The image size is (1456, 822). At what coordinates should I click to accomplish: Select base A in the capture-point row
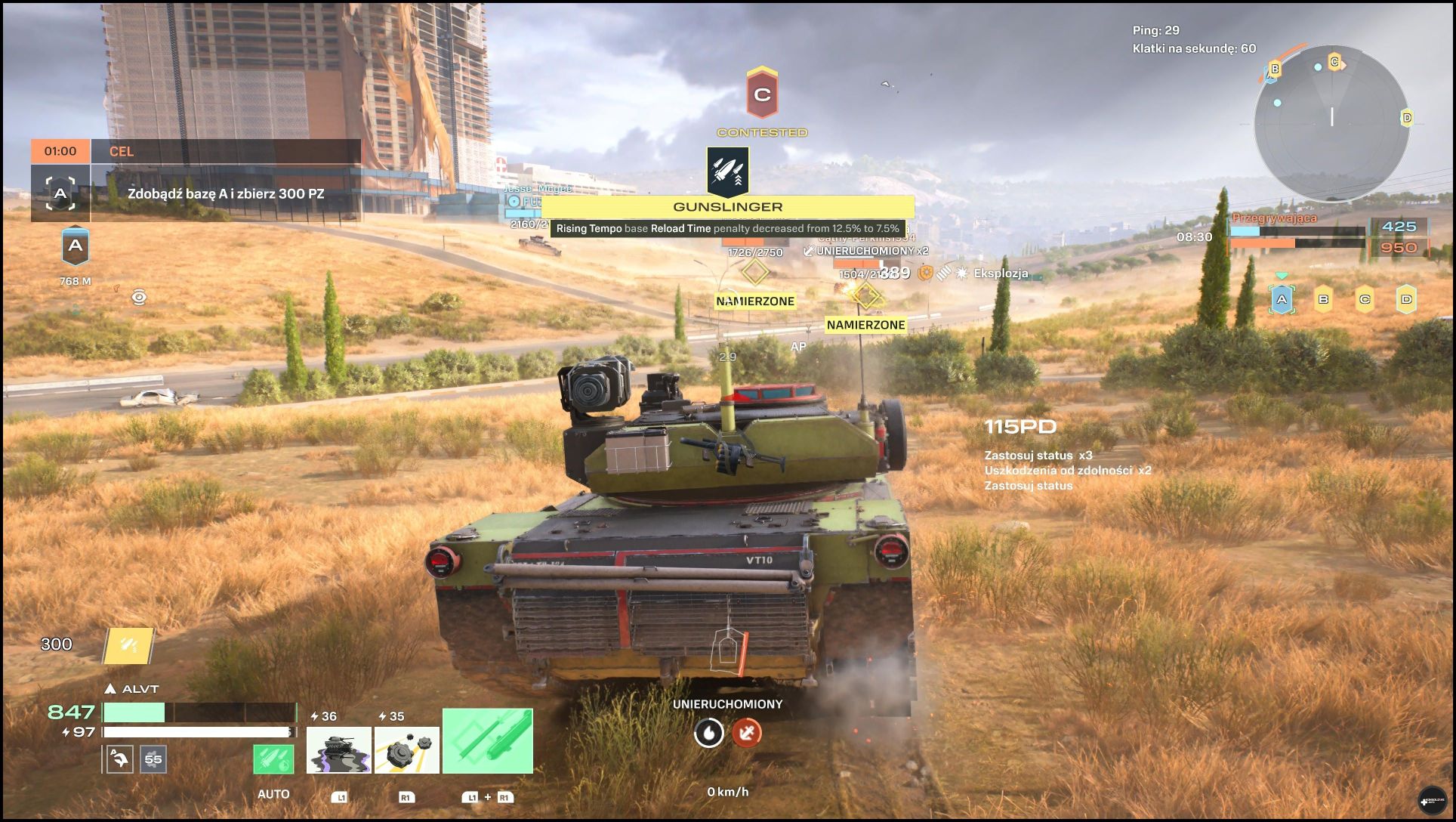pyautogui.click(x=1282, y=300)
